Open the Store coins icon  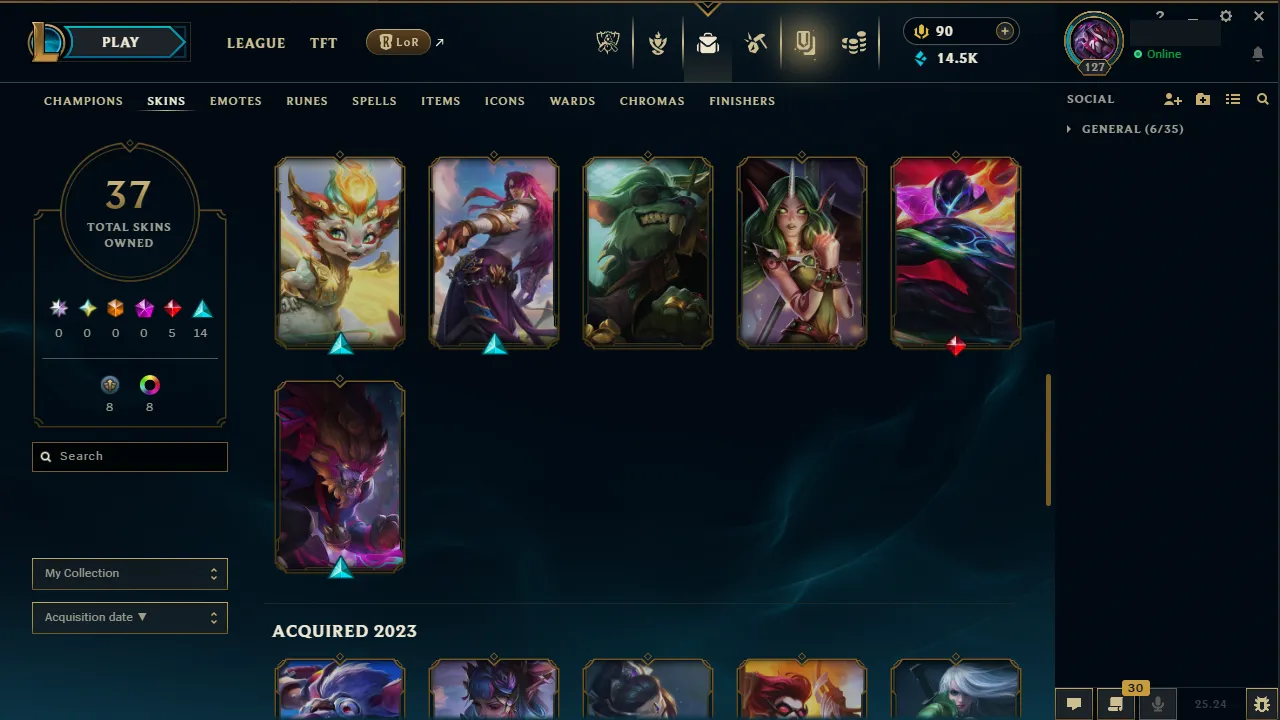tap(853, 42)
